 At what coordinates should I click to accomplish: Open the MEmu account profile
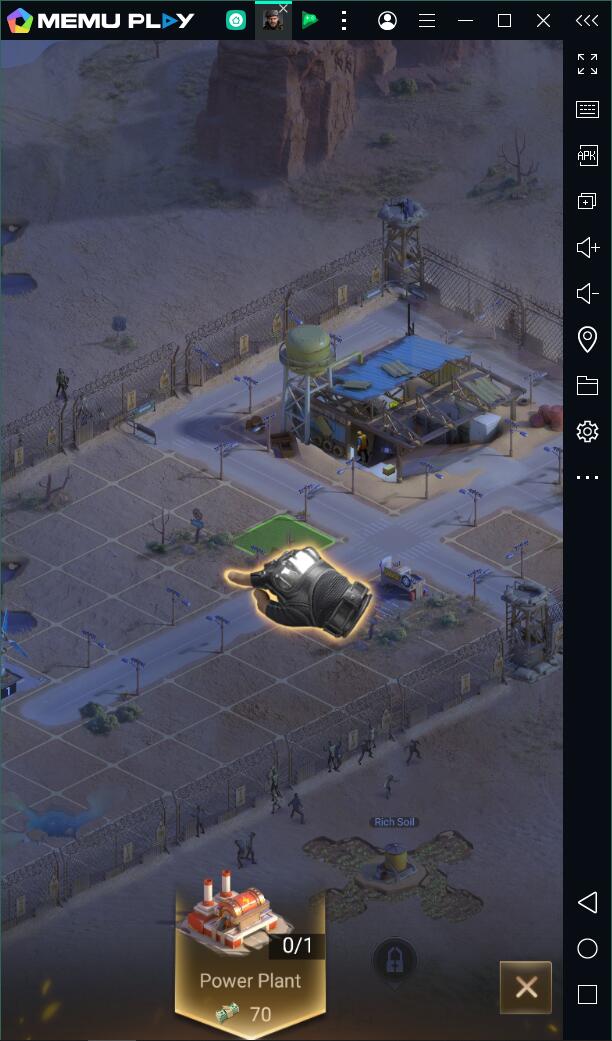pyautogui.click(x=387, y=20)
